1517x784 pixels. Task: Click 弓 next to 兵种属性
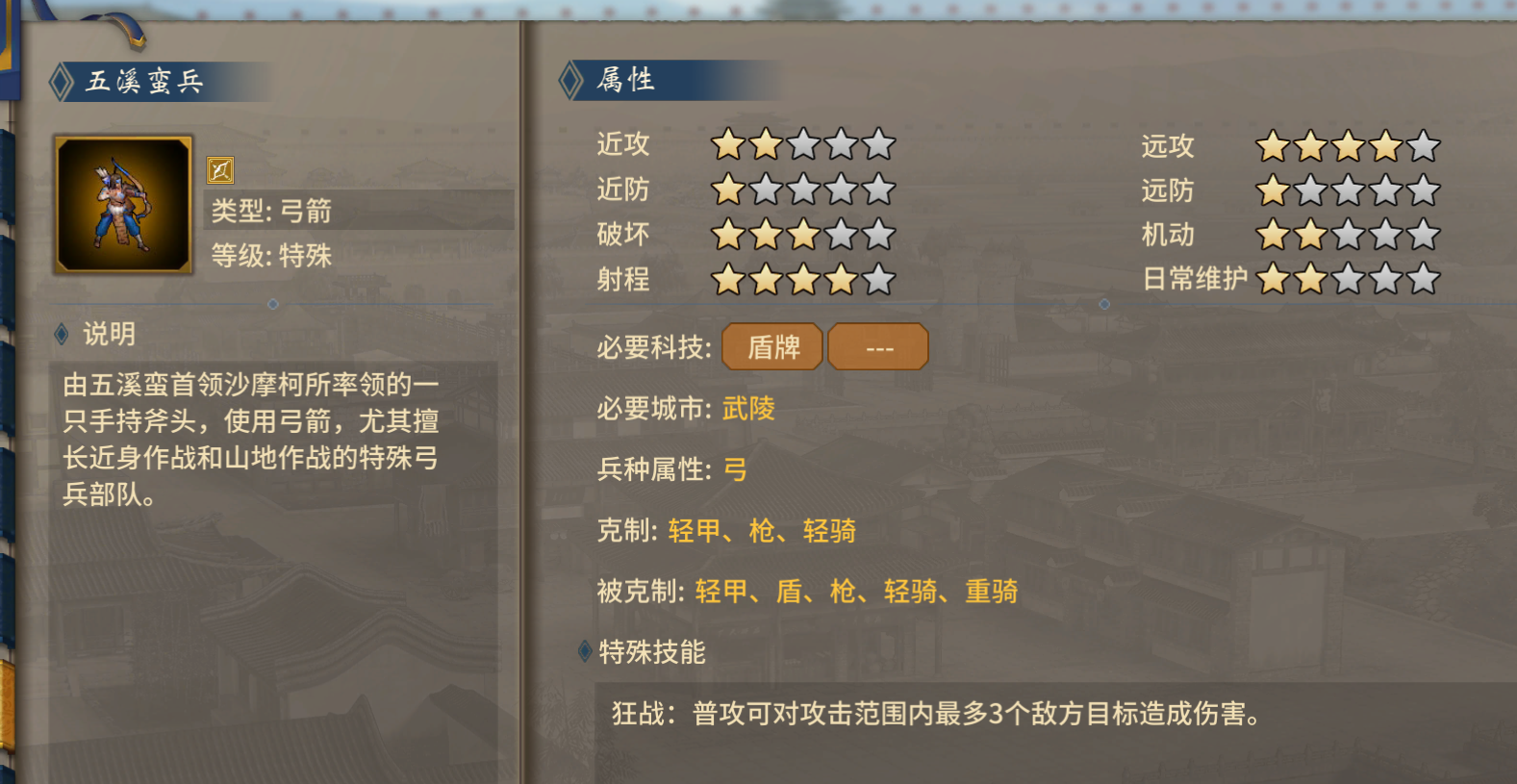pos(733,471)
